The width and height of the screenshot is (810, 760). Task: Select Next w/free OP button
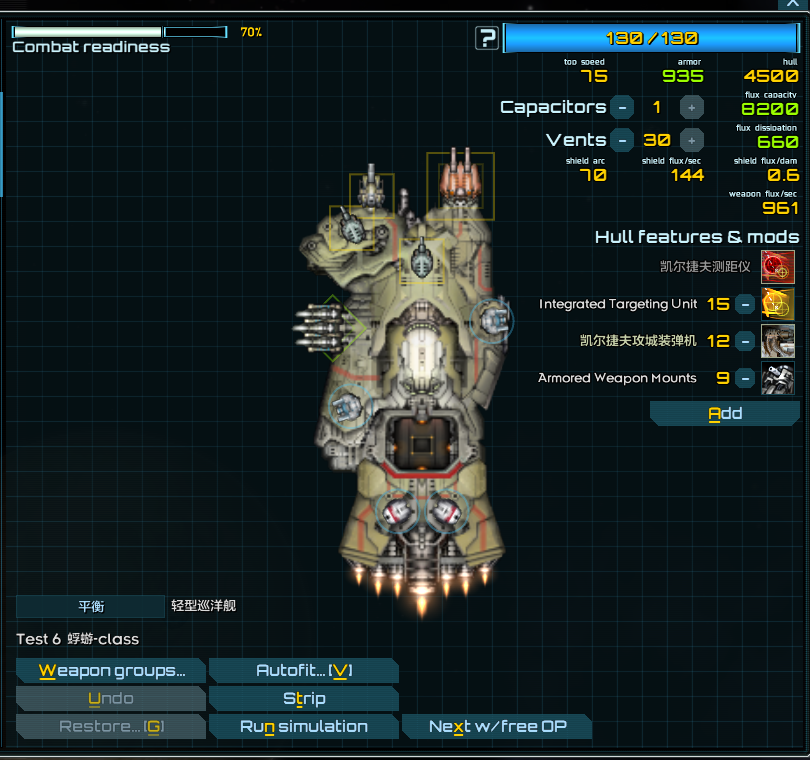pos(496,727)
